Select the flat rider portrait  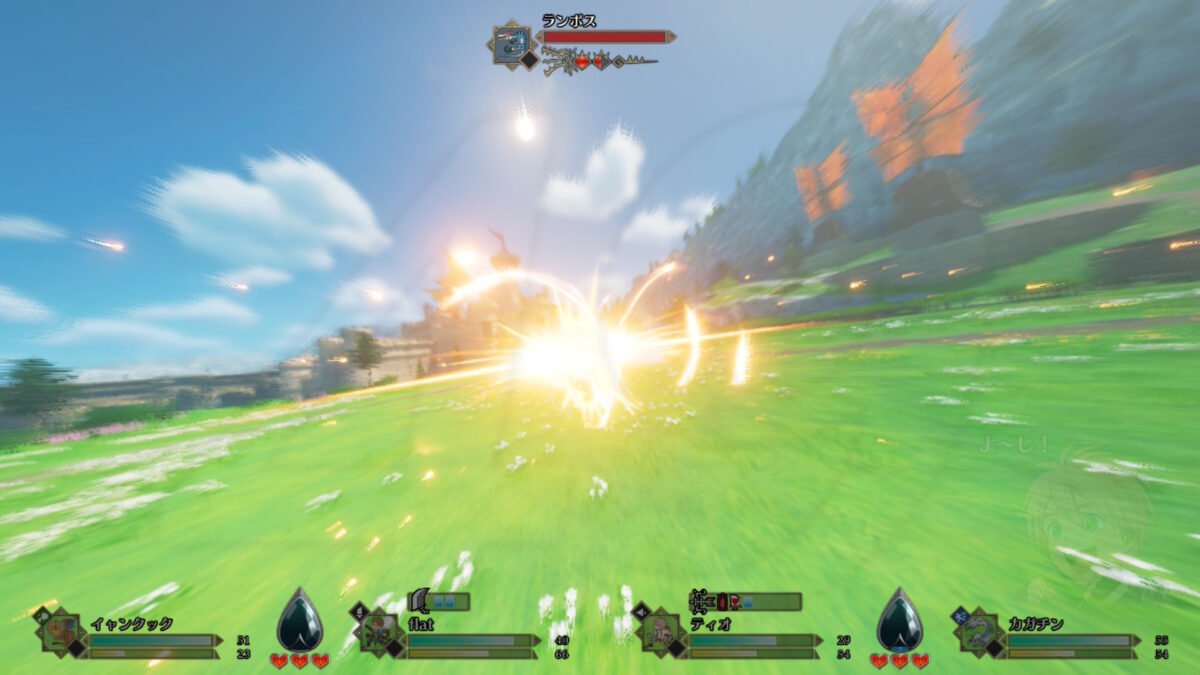(381, 632)
